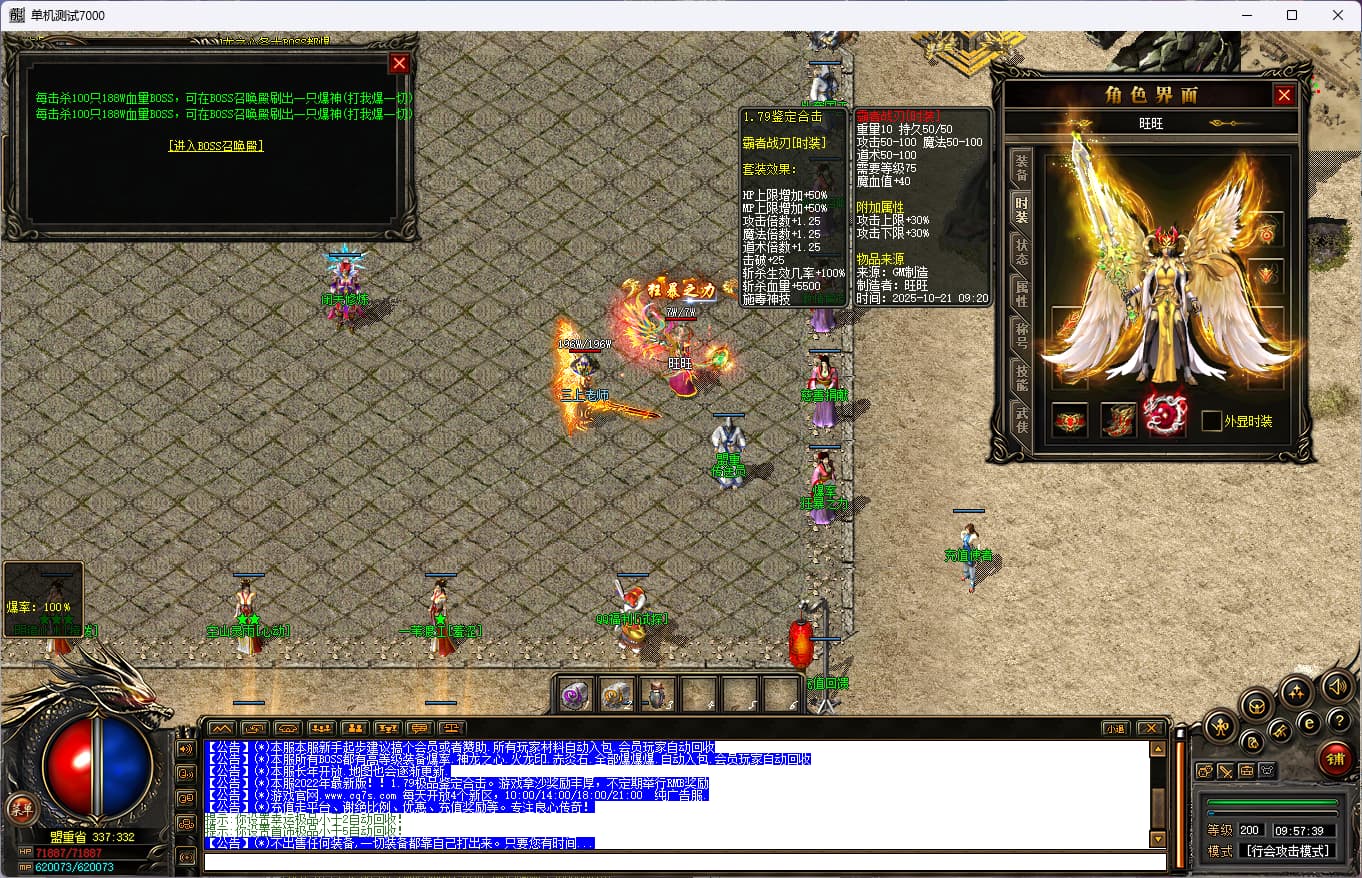This screenshot has width=1362, height=878.
Task: Close the BOSS info dialog
Action: [399, 64]
